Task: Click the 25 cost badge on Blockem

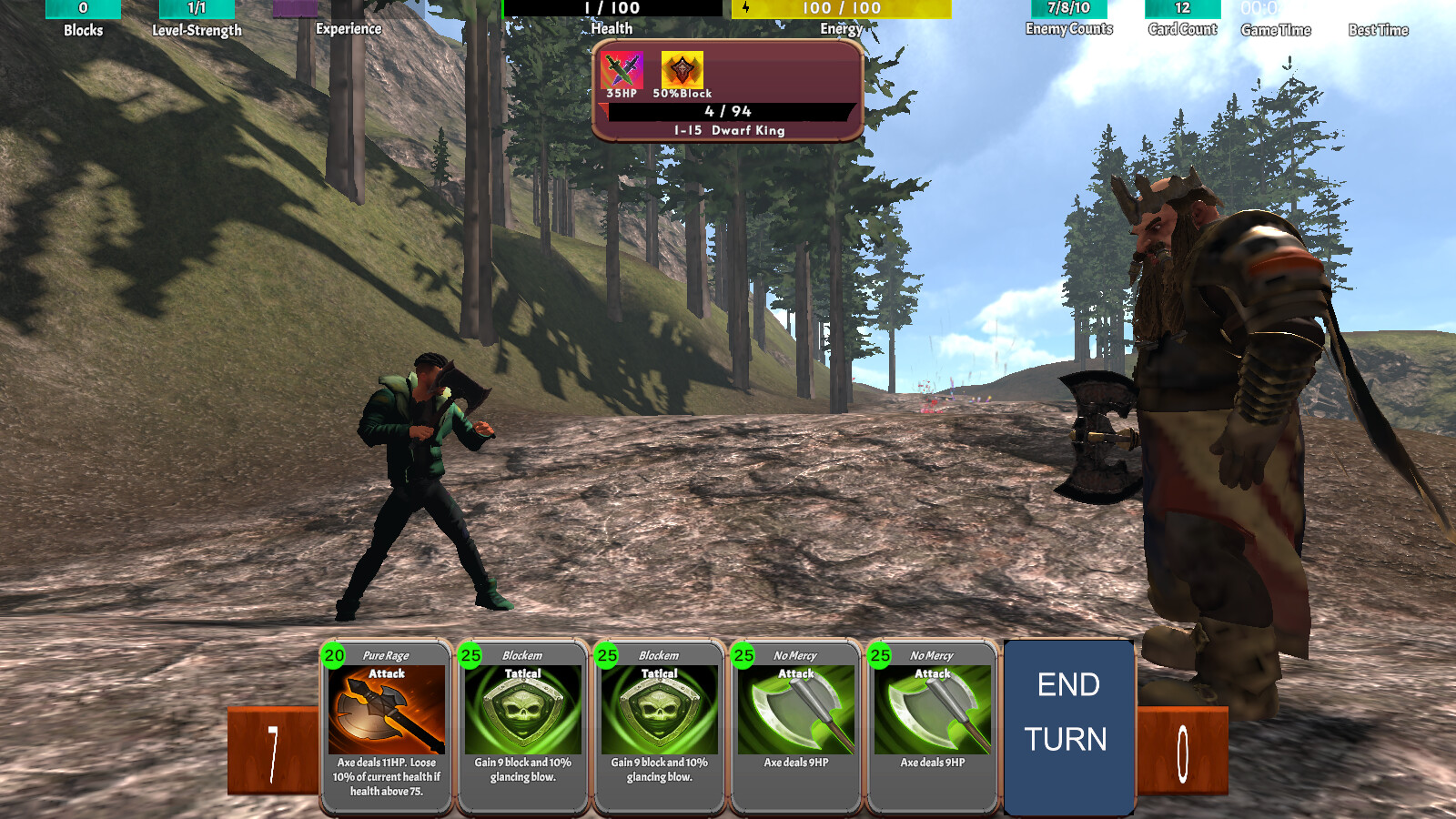Action: pos(470,655)
